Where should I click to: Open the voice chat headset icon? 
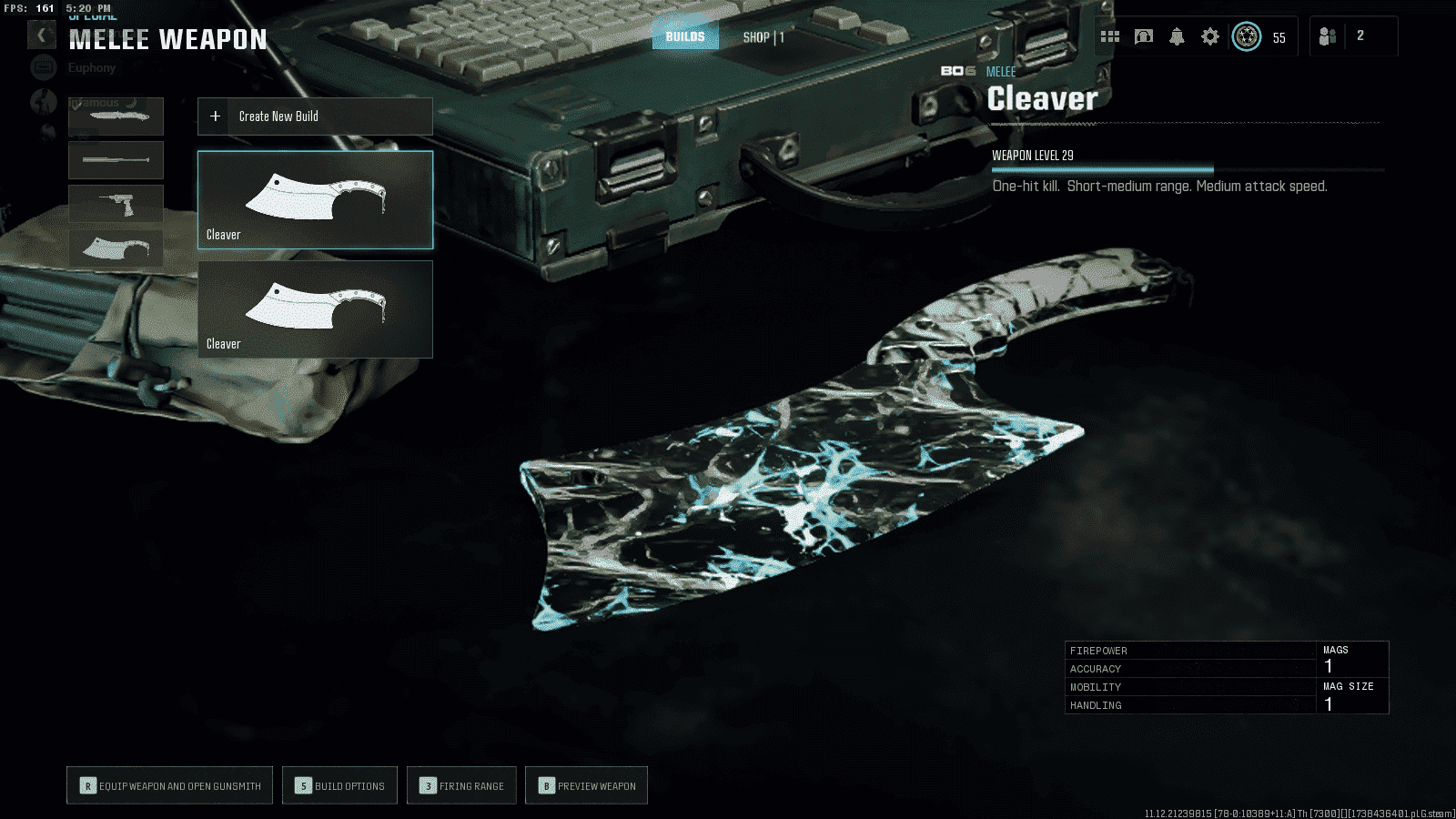[x=1144, y=36]
